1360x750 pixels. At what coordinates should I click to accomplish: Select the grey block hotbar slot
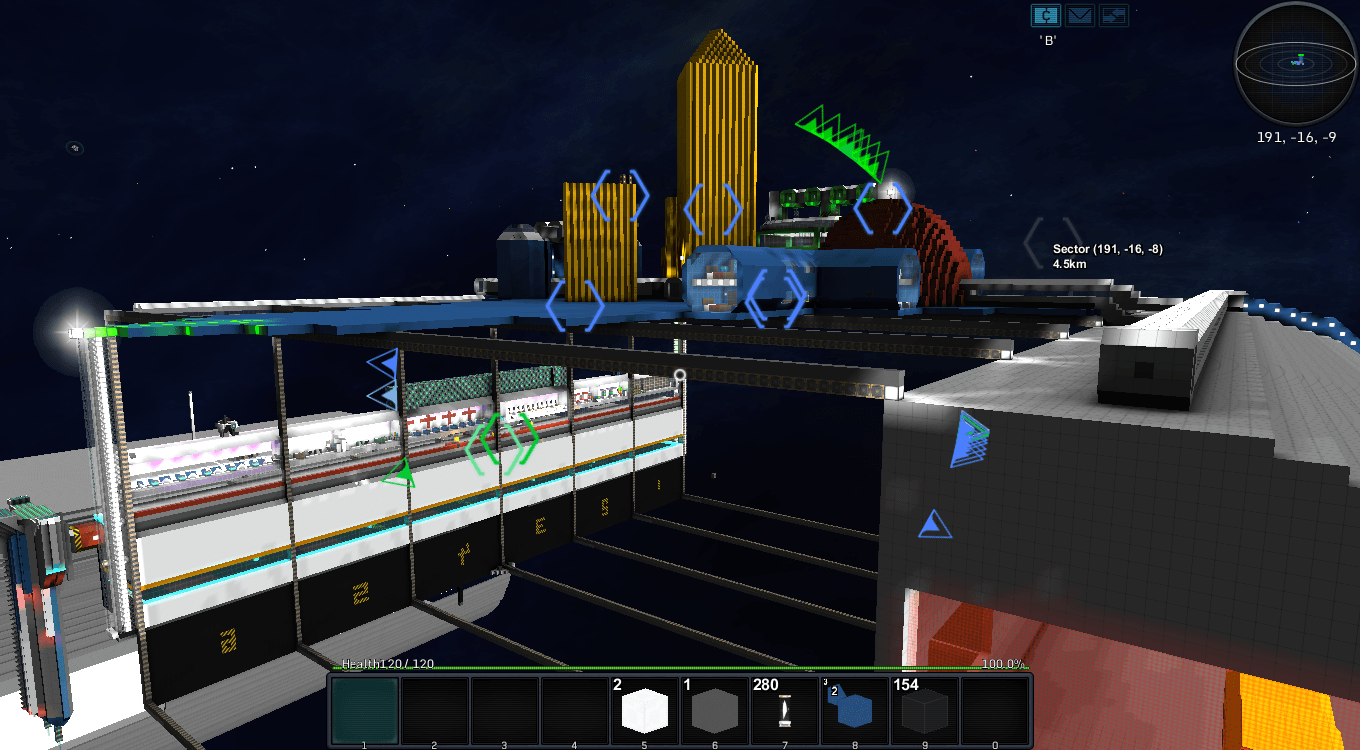click(x=715, y=710)
